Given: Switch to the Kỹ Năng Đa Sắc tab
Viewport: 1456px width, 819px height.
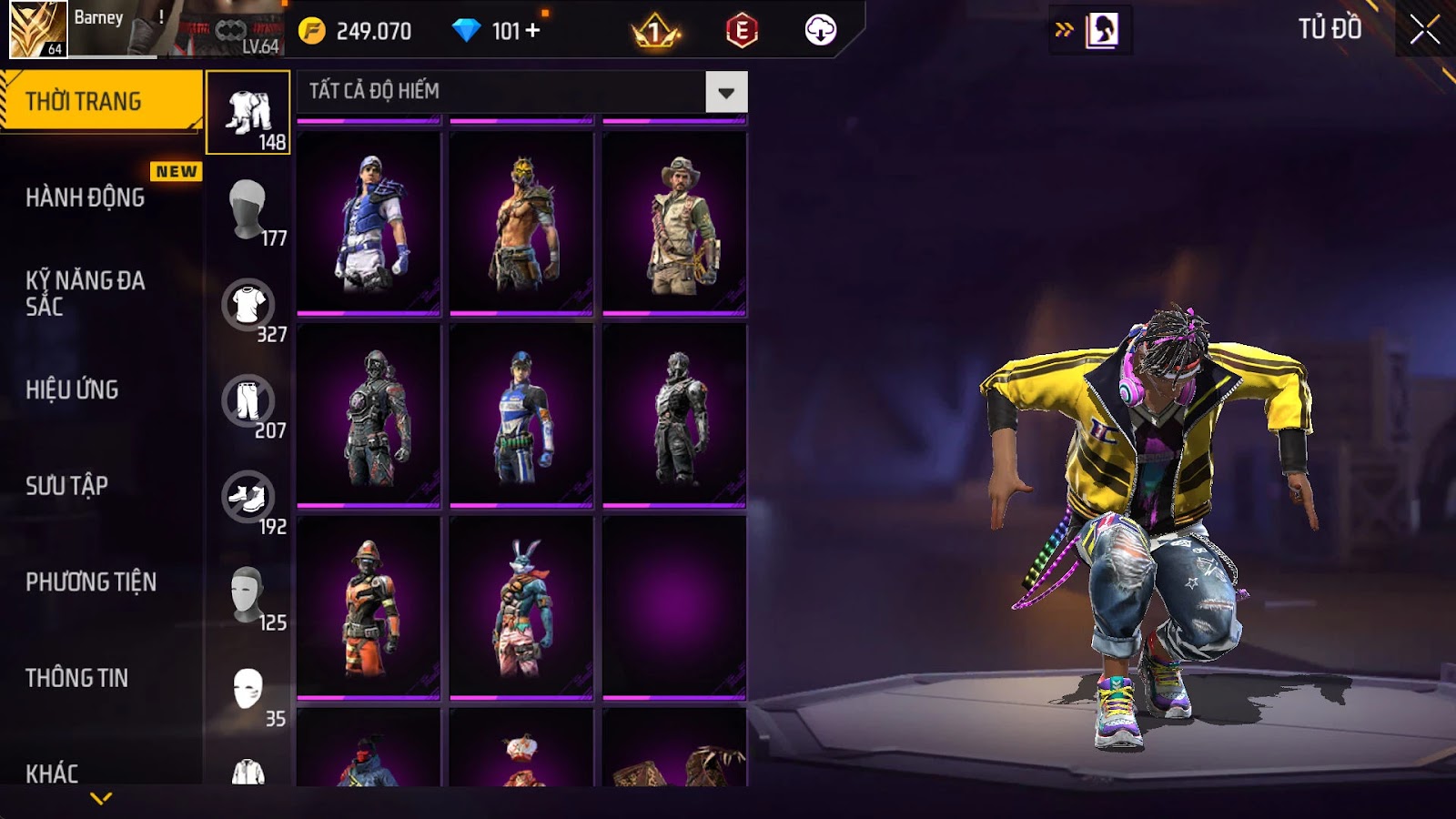Looking at the screenshot, I should [x=86, y=293].
